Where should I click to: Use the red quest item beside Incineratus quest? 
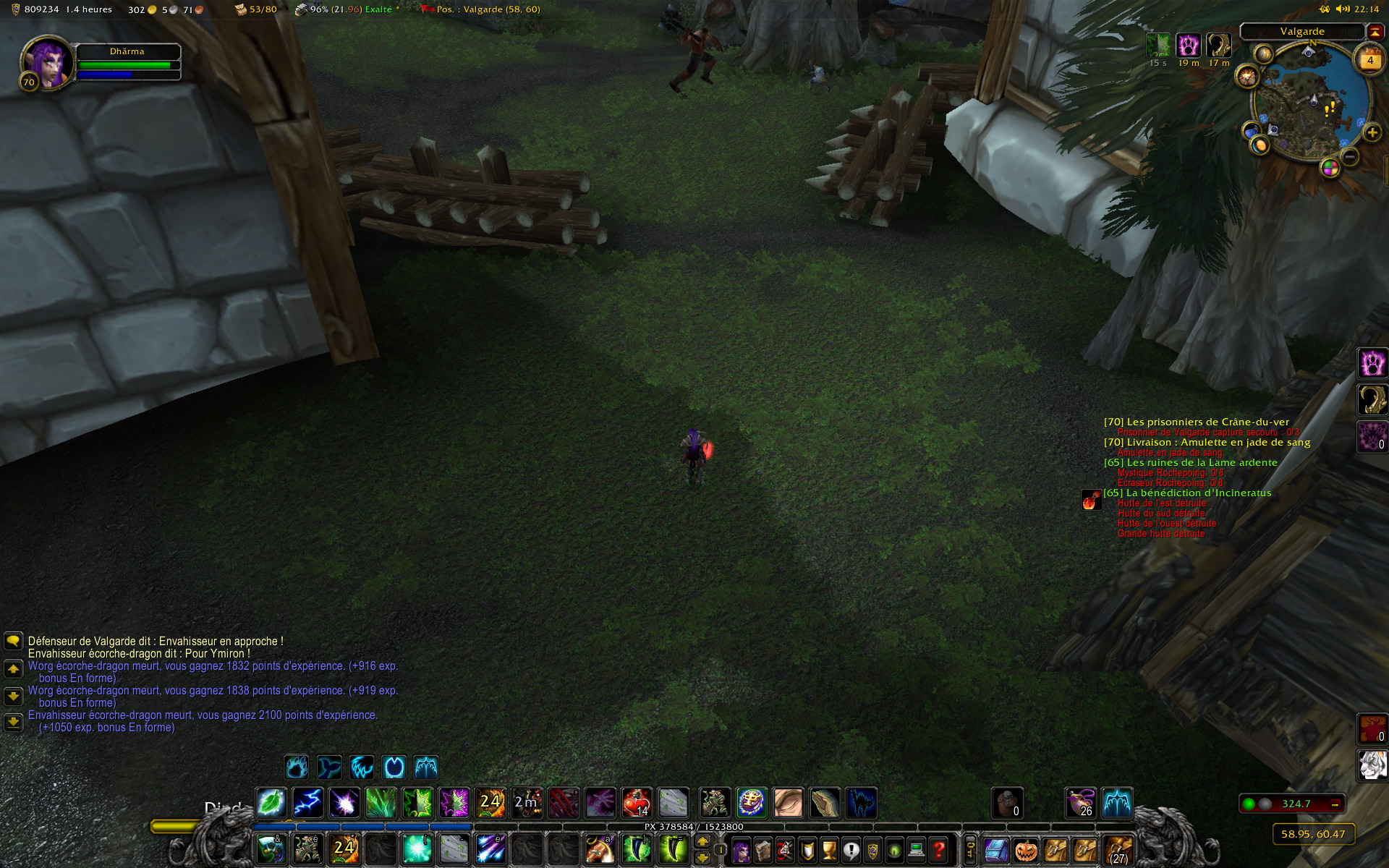(x=1091, y=500)
